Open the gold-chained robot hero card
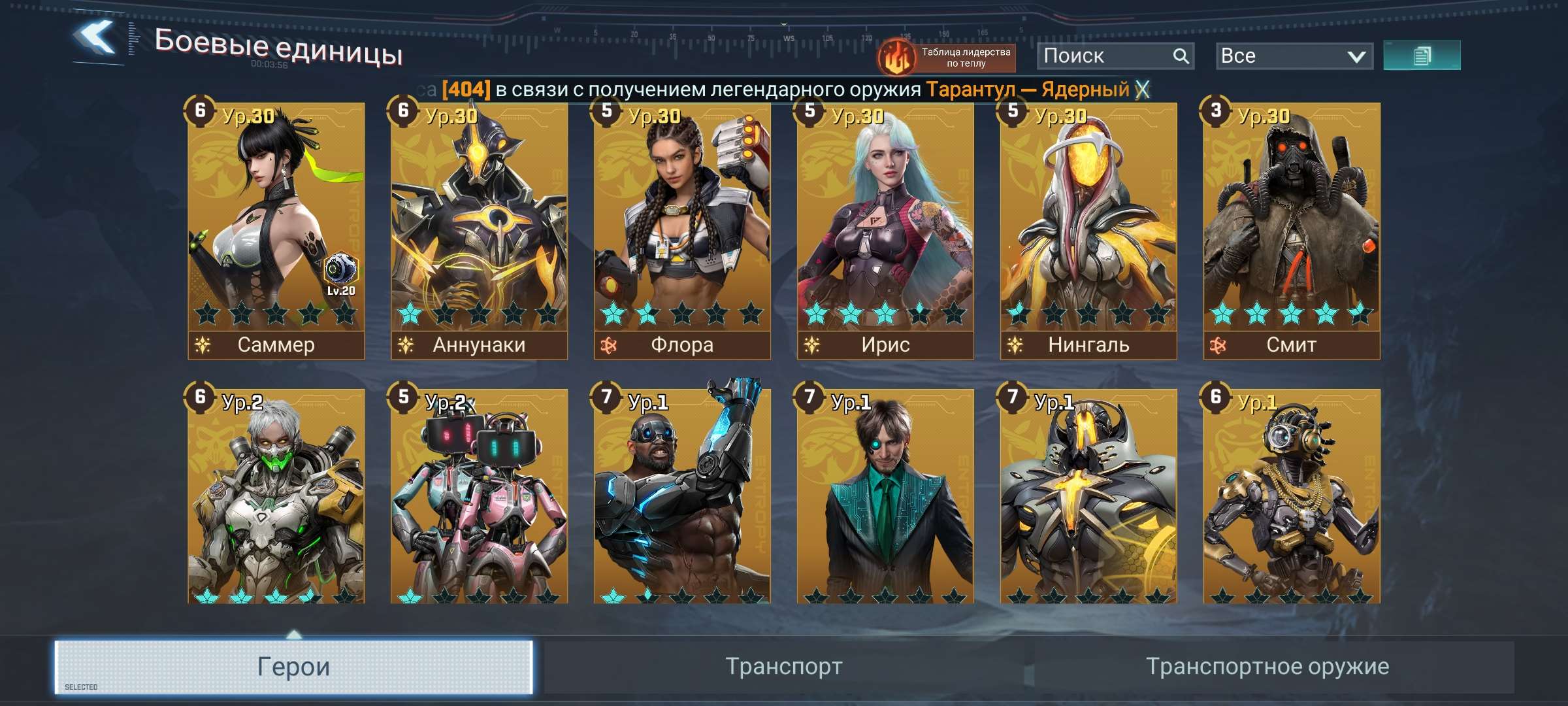Viewport: 1568px width, 706px height. [1292, 497]
